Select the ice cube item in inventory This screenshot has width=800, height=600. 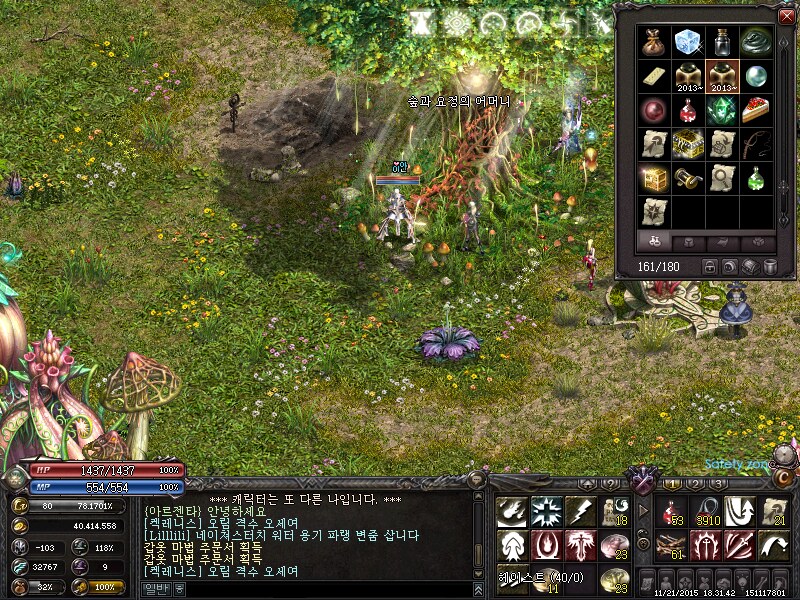pos(689,42)
